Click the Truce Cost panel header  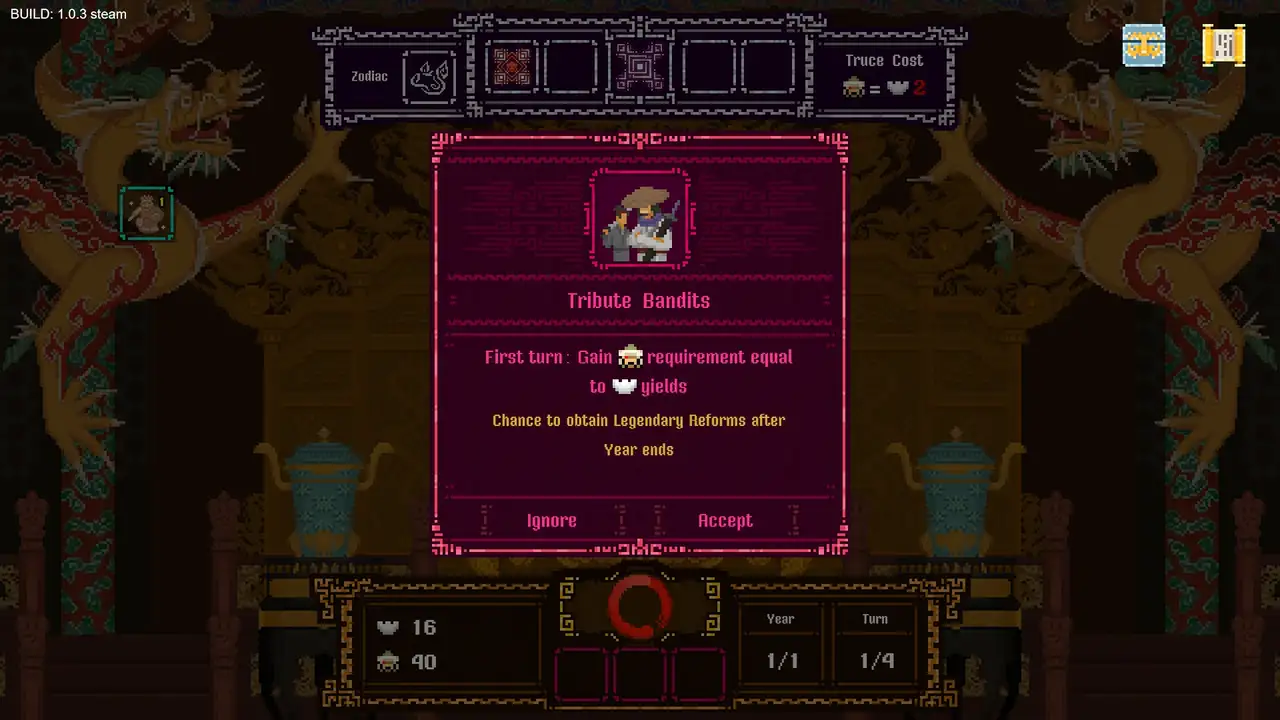coord(884,60)
